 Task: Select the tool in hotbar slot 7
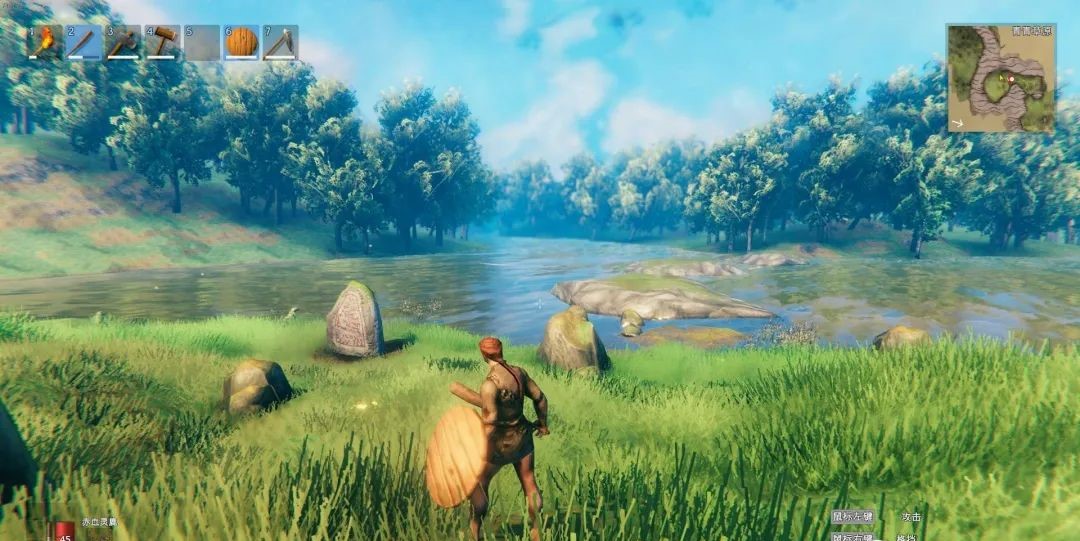[x=280, y=43]
